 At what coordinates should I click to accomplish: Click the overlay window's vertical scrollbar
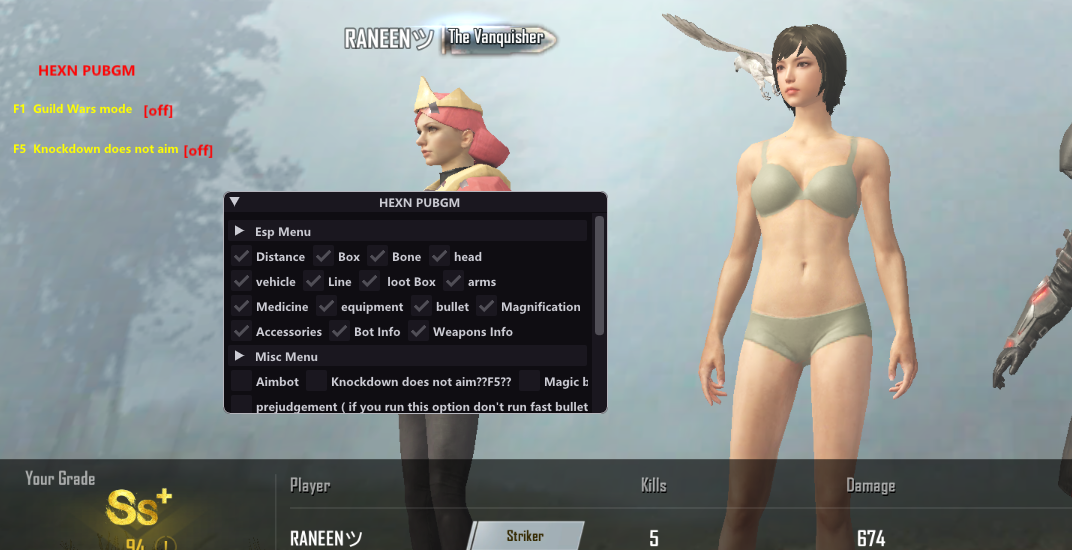pyautogui.click(x=599, y=275)
